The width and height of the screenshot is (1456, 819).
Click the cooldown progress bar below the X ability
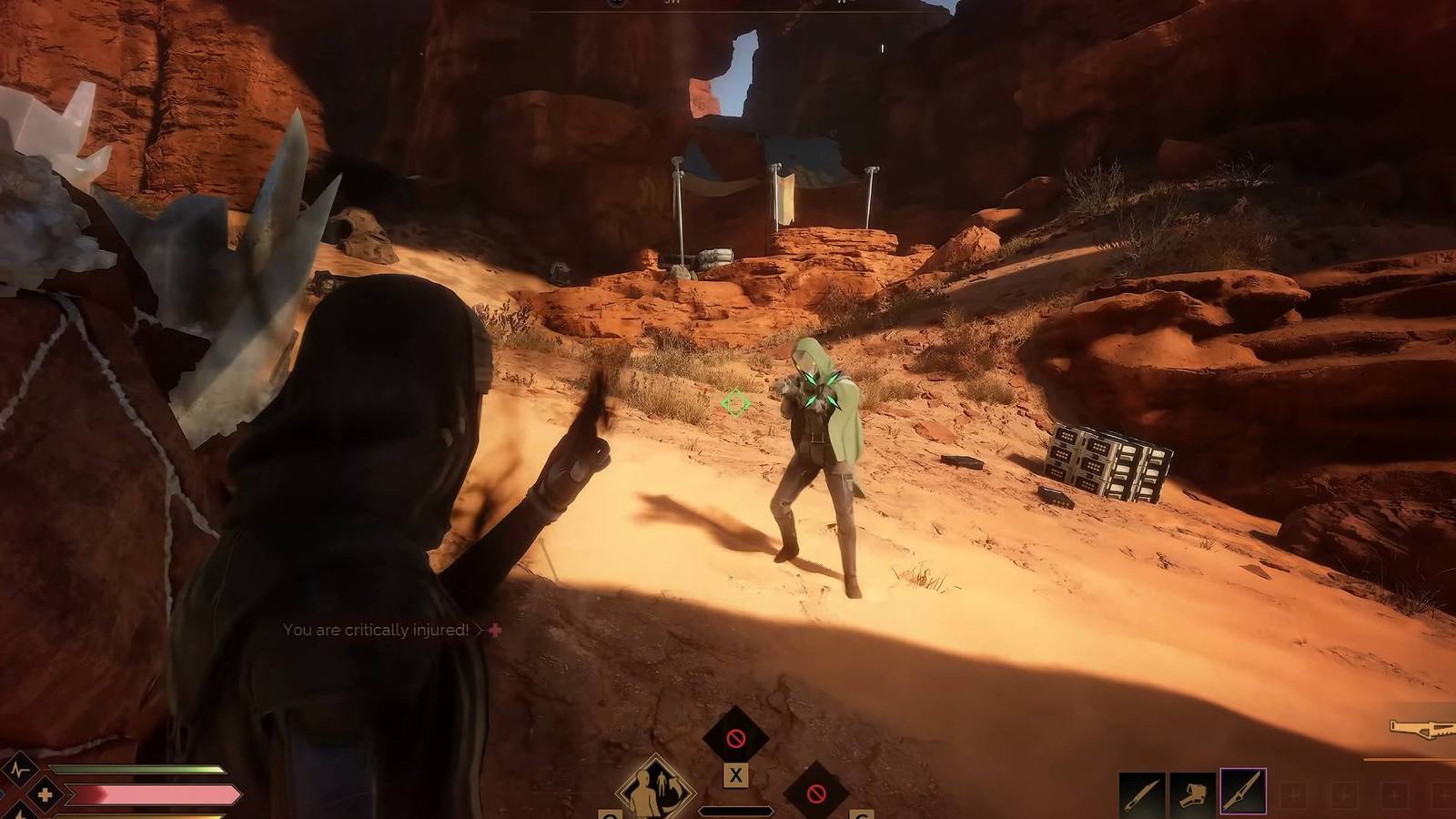coord(736,811)
